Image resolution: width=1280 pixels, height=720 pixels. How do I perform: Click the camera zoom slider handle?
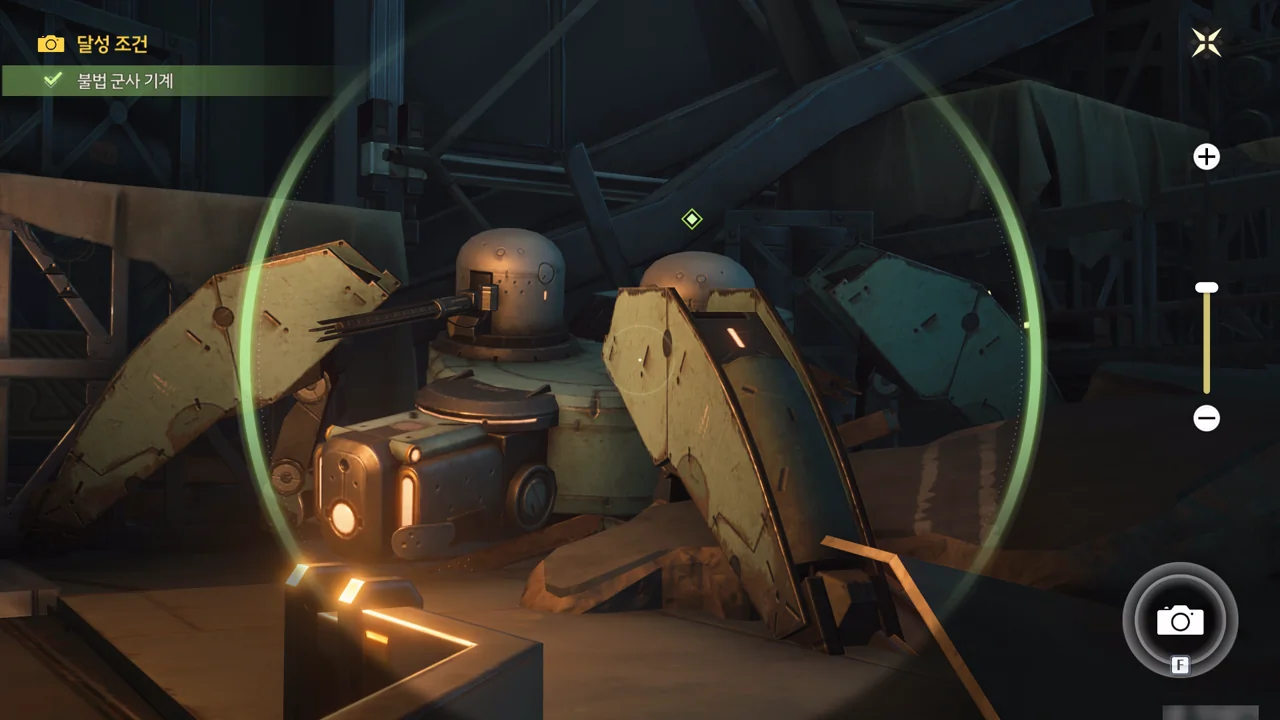[x=1207, y=288]
